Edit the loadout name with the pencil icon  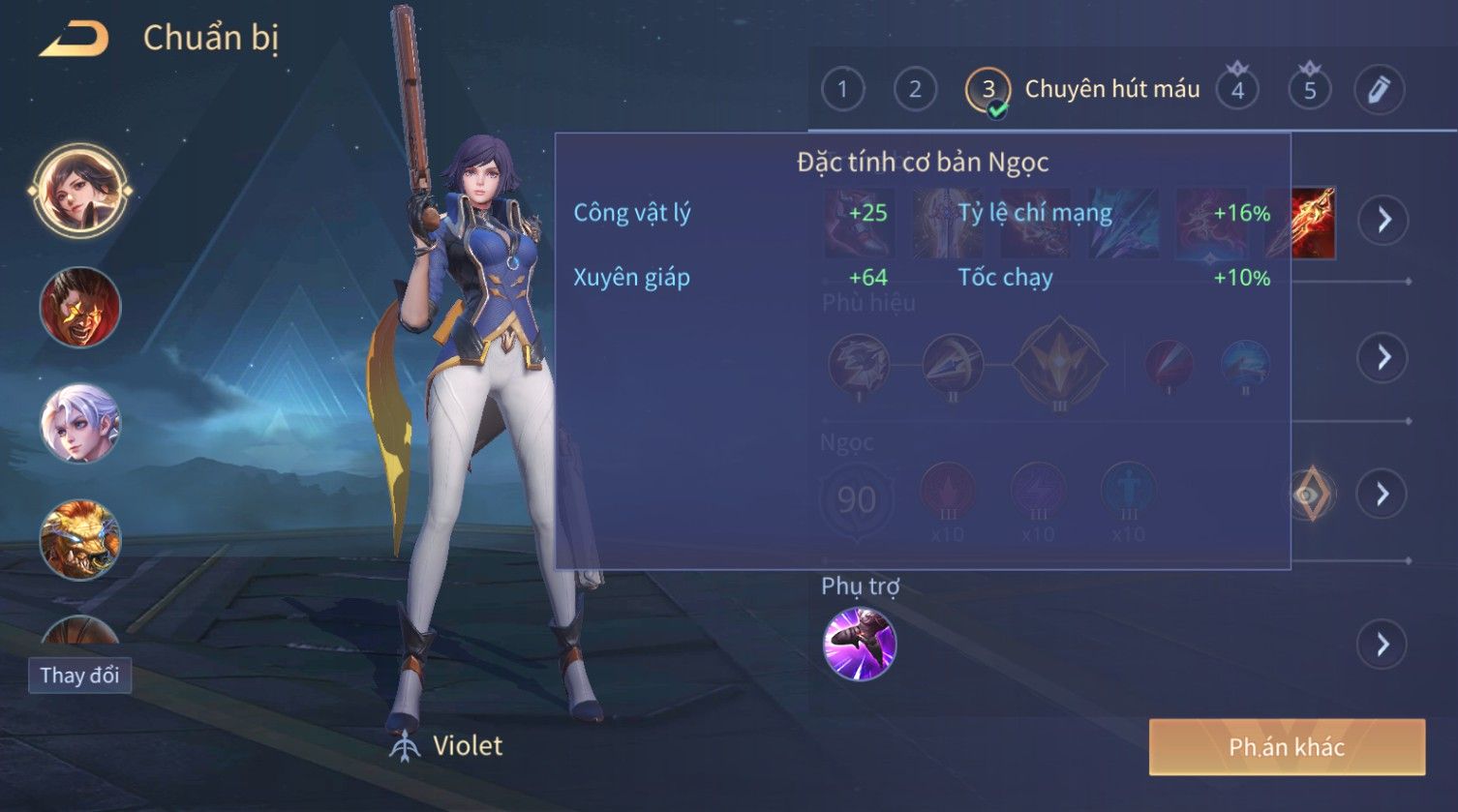click(x=1379, y=90)
